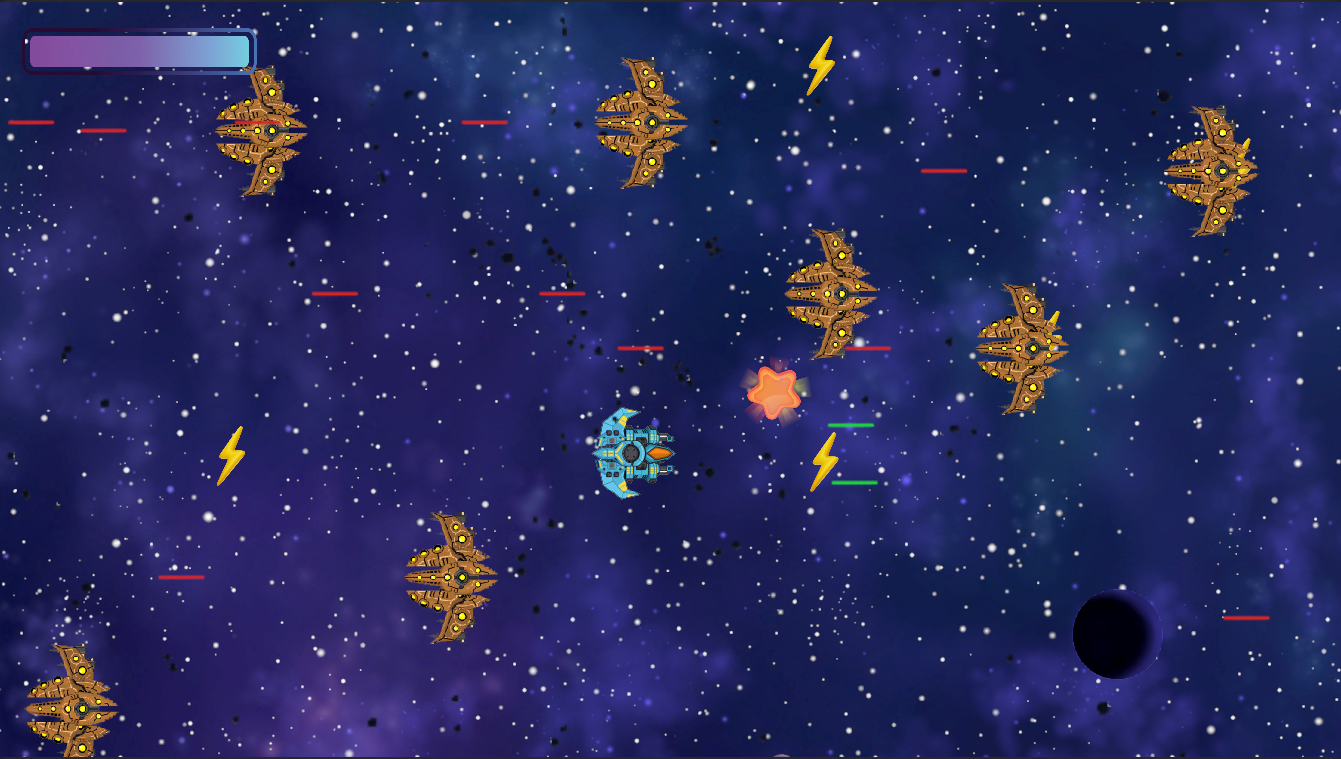This screenshot has height=759, width=1341.
Task: Select the red laser near top-left corner
Action: tap(30, 121)
